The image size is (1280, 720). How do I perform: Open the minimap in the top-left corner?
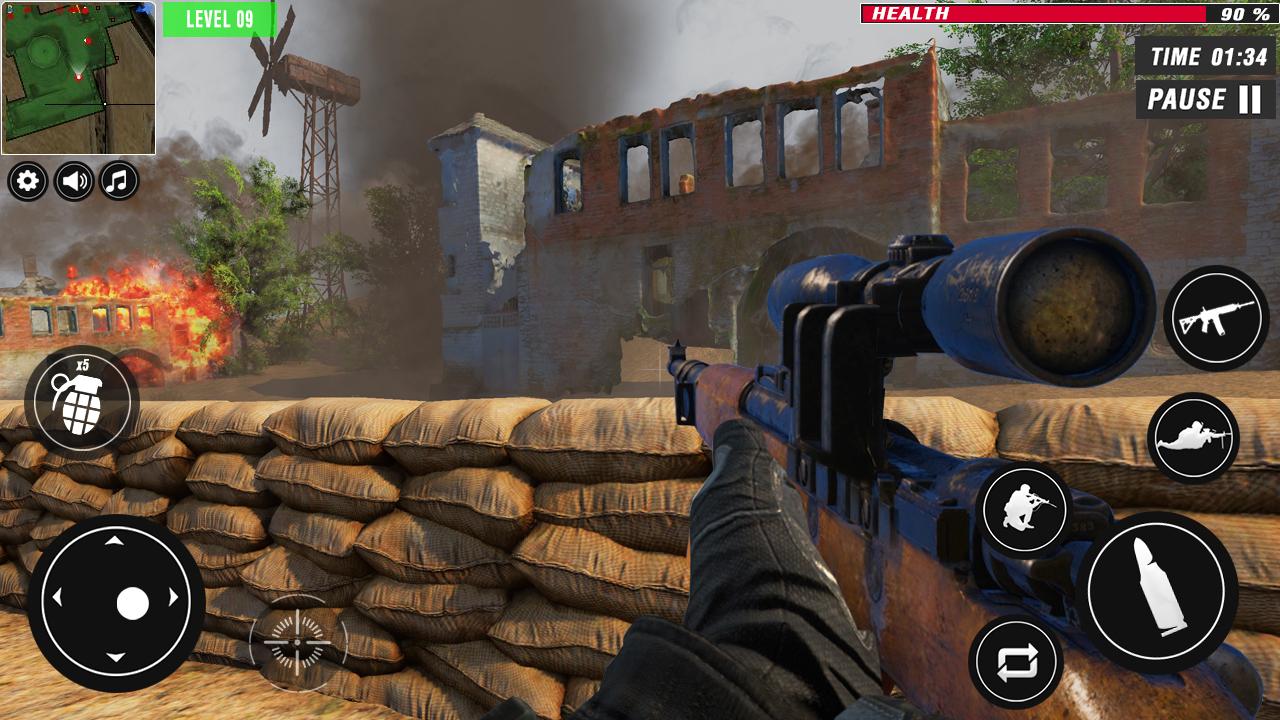78,78
